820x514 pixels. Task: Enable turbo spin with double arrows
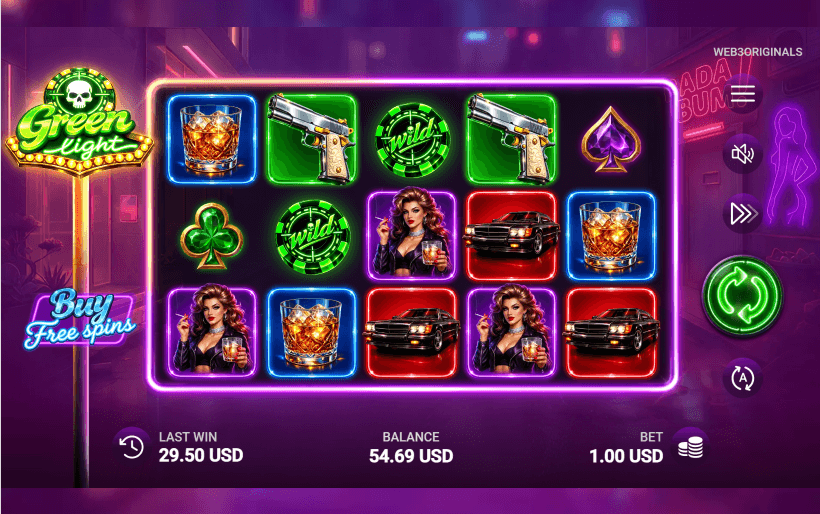(x=742, y=213)
